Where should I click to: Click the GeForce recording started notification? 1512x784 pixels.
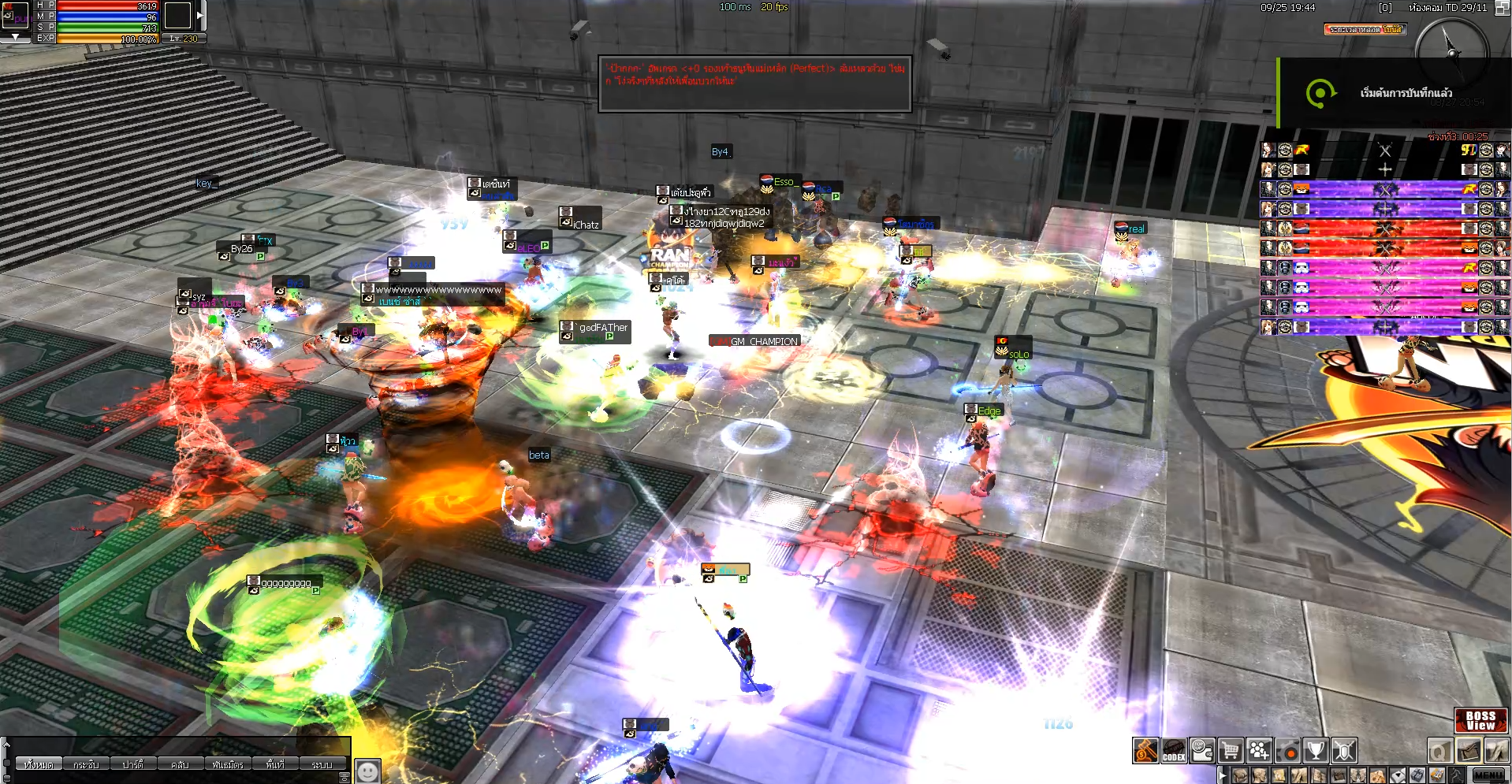(1394, 93)
